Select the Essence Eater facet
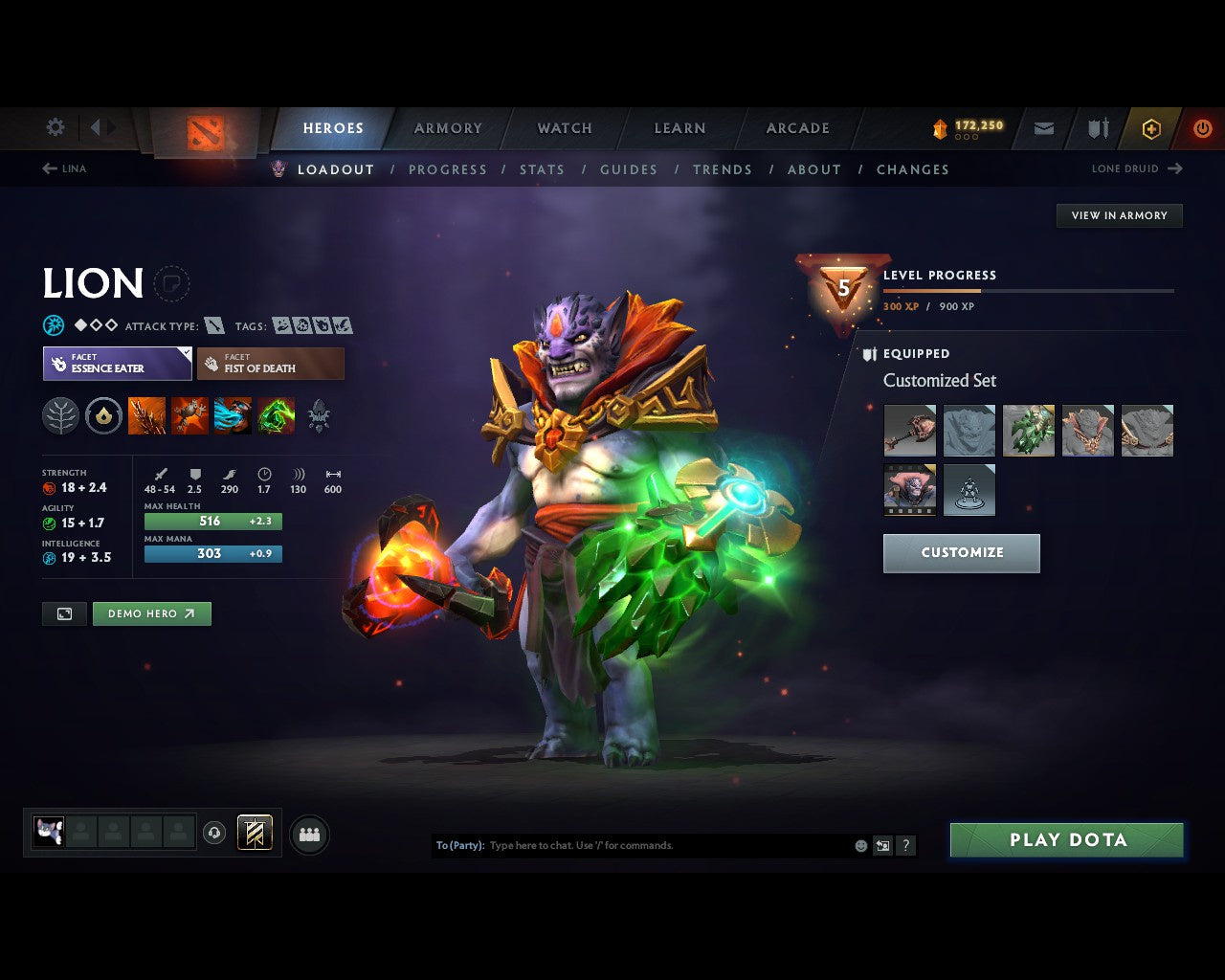Screen dimensions: 1225x980 coord(117,364)
